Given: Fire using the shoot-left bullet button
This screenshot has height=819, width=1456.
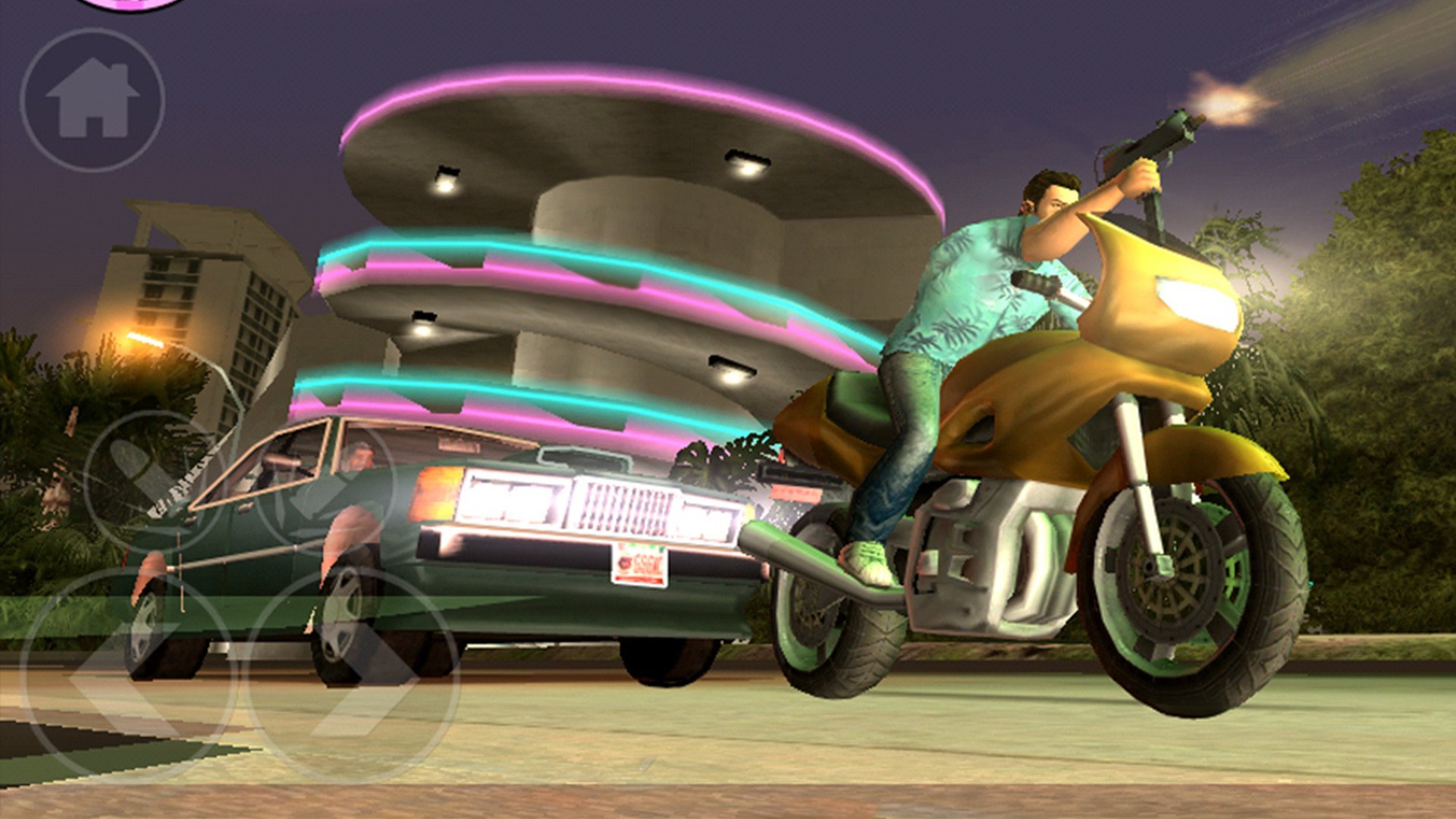Looking at the screenshot, I should click(x=154, y=481).
